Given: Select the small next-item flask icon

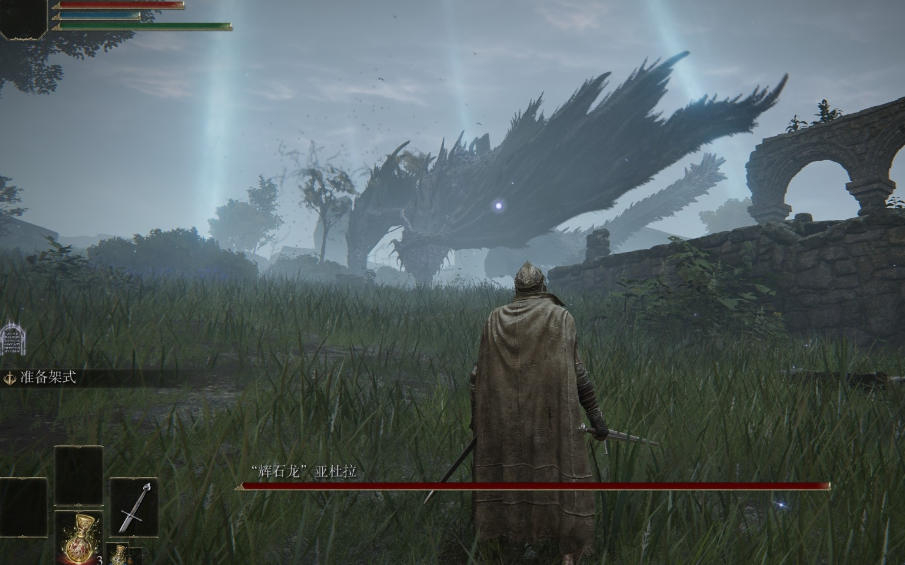Looking at the screenshot, I should [x=117, y=554].
